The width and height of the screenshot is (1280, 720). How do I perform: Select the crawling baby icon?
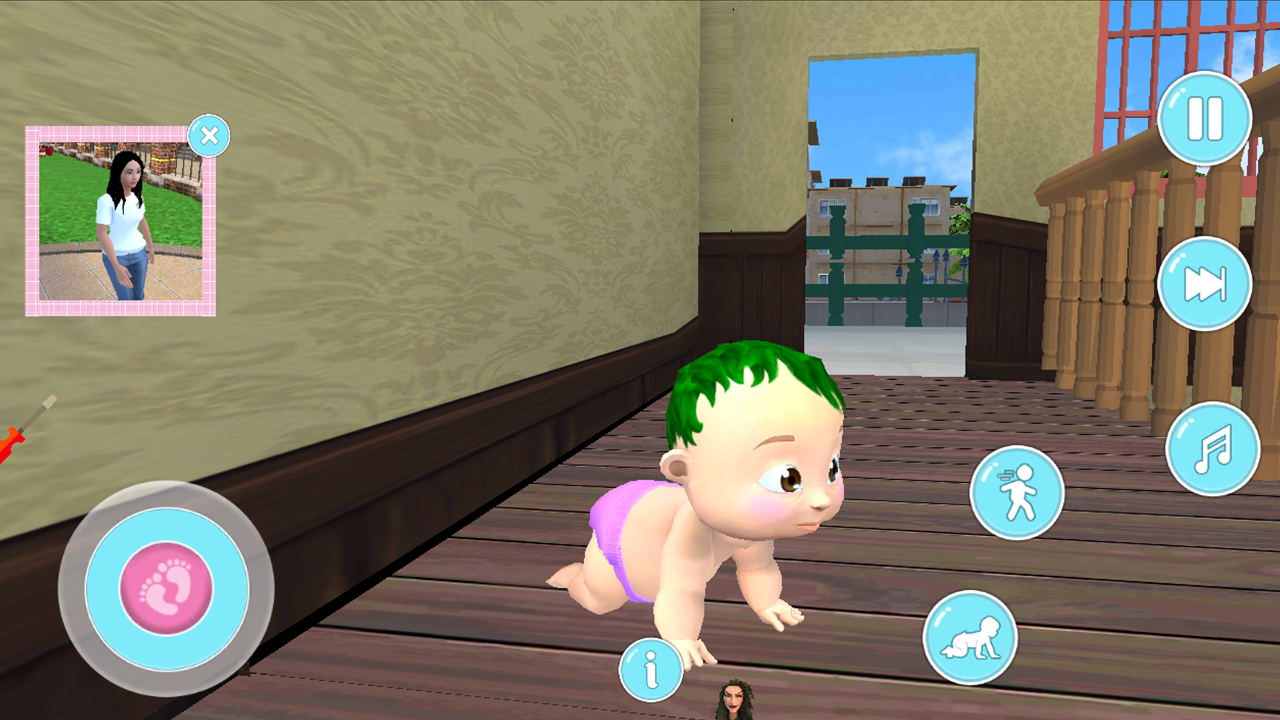coord(969,637)
